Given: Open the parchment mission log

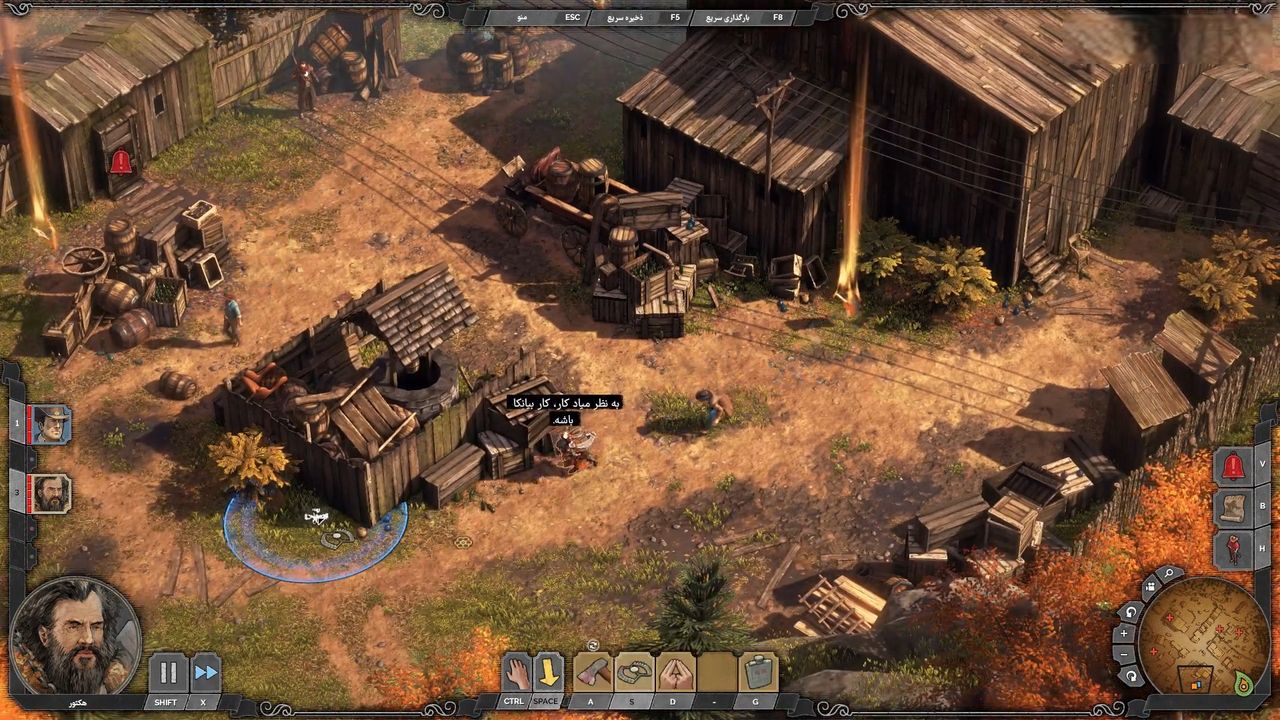Looking at the screenshot, I should [1233, 507].
